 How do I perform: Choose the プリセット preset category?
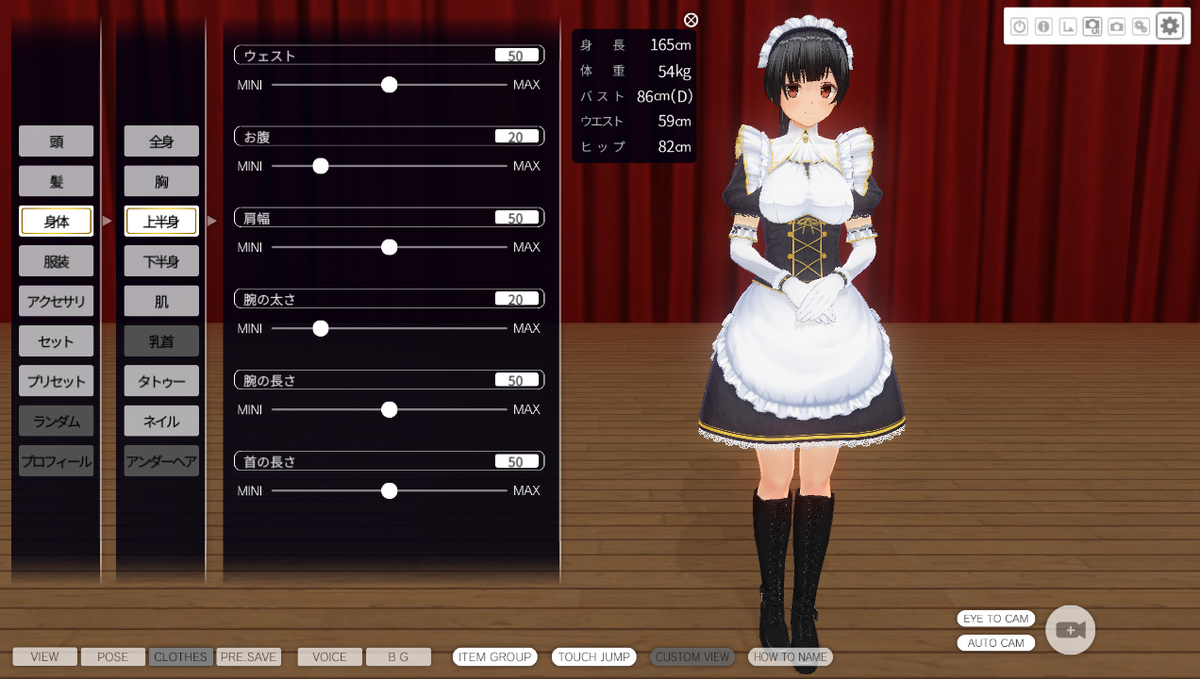click(56, 381)
